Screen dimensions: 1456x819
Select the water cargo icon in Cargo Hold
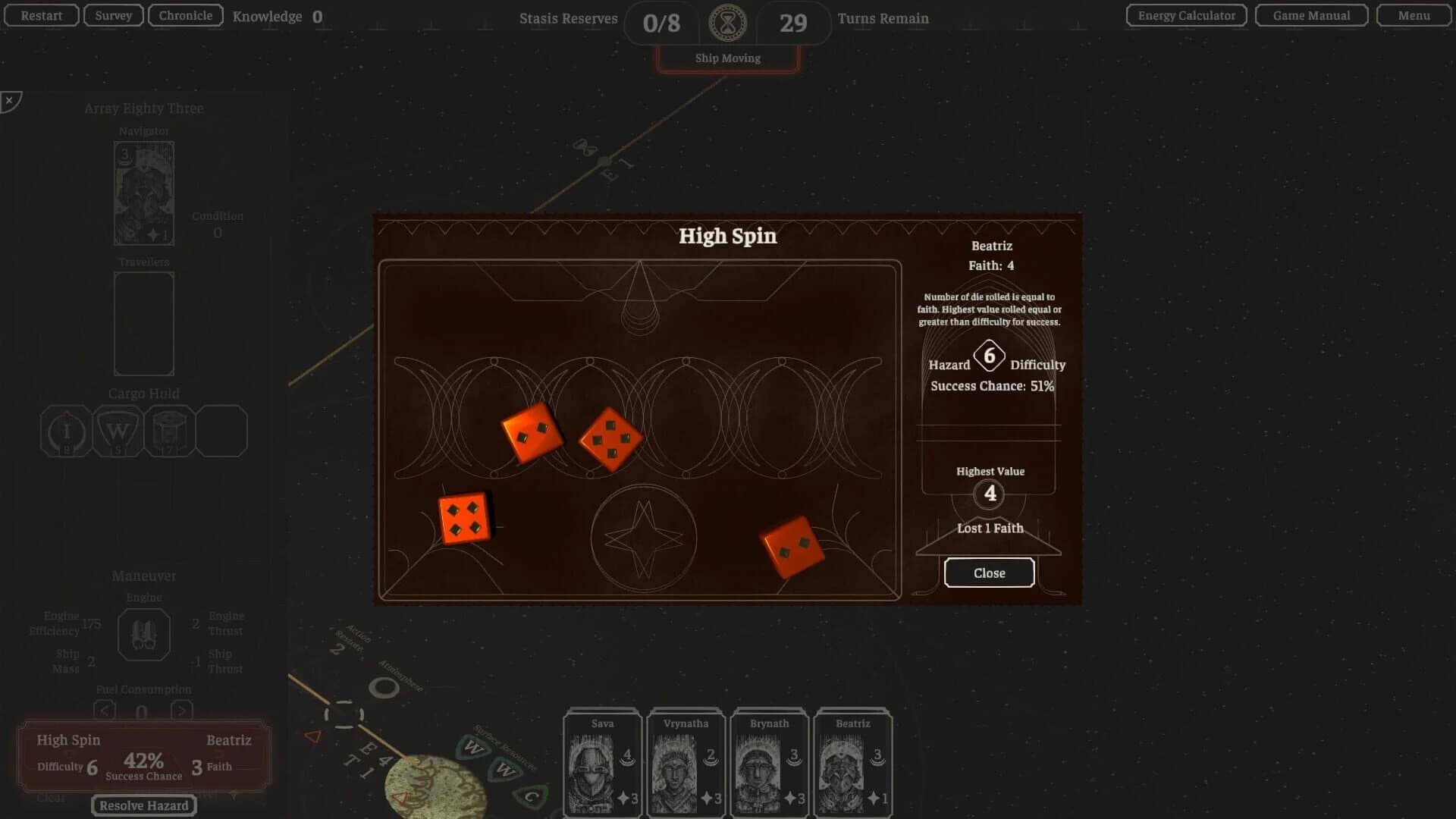pos(118,430)
